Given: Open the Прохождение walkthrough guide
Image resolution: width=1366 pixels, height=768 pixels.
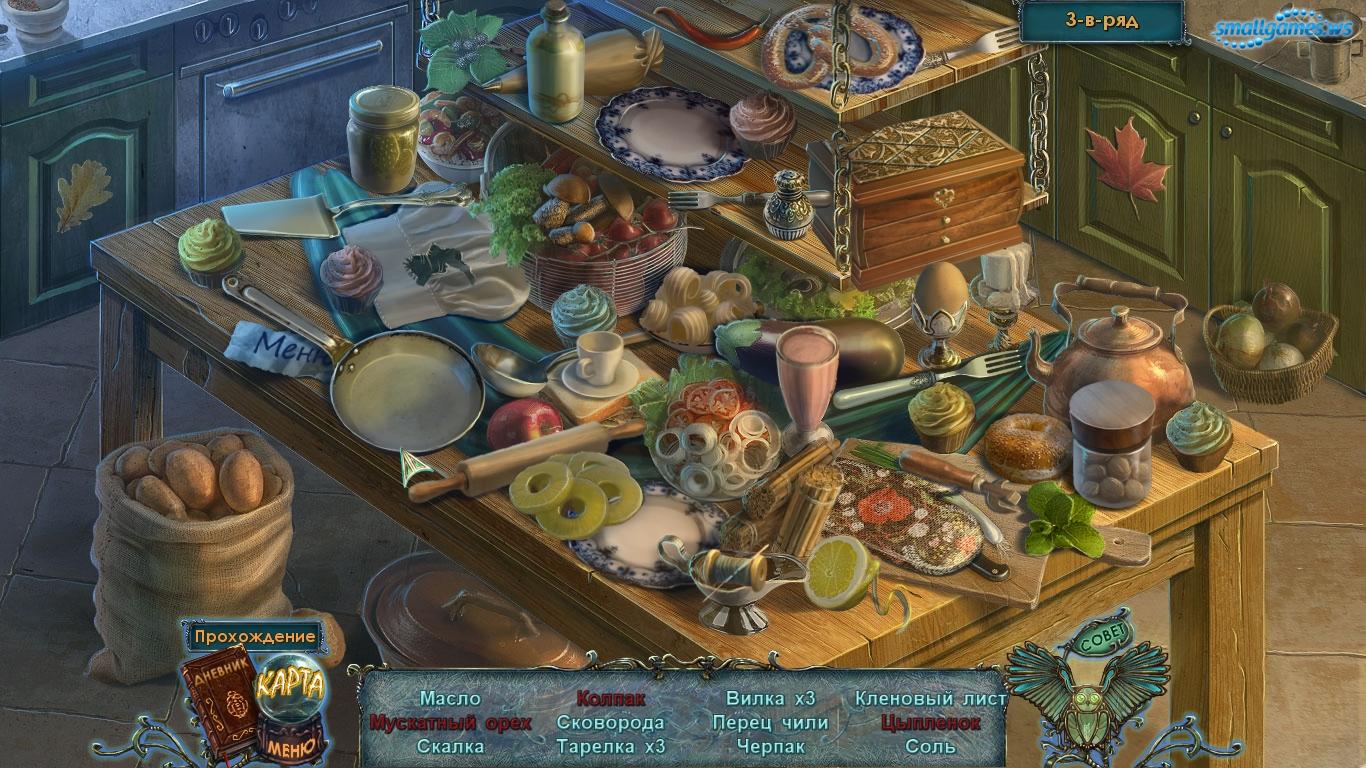Looking at the screenshot, I should [x=254, y=636].
